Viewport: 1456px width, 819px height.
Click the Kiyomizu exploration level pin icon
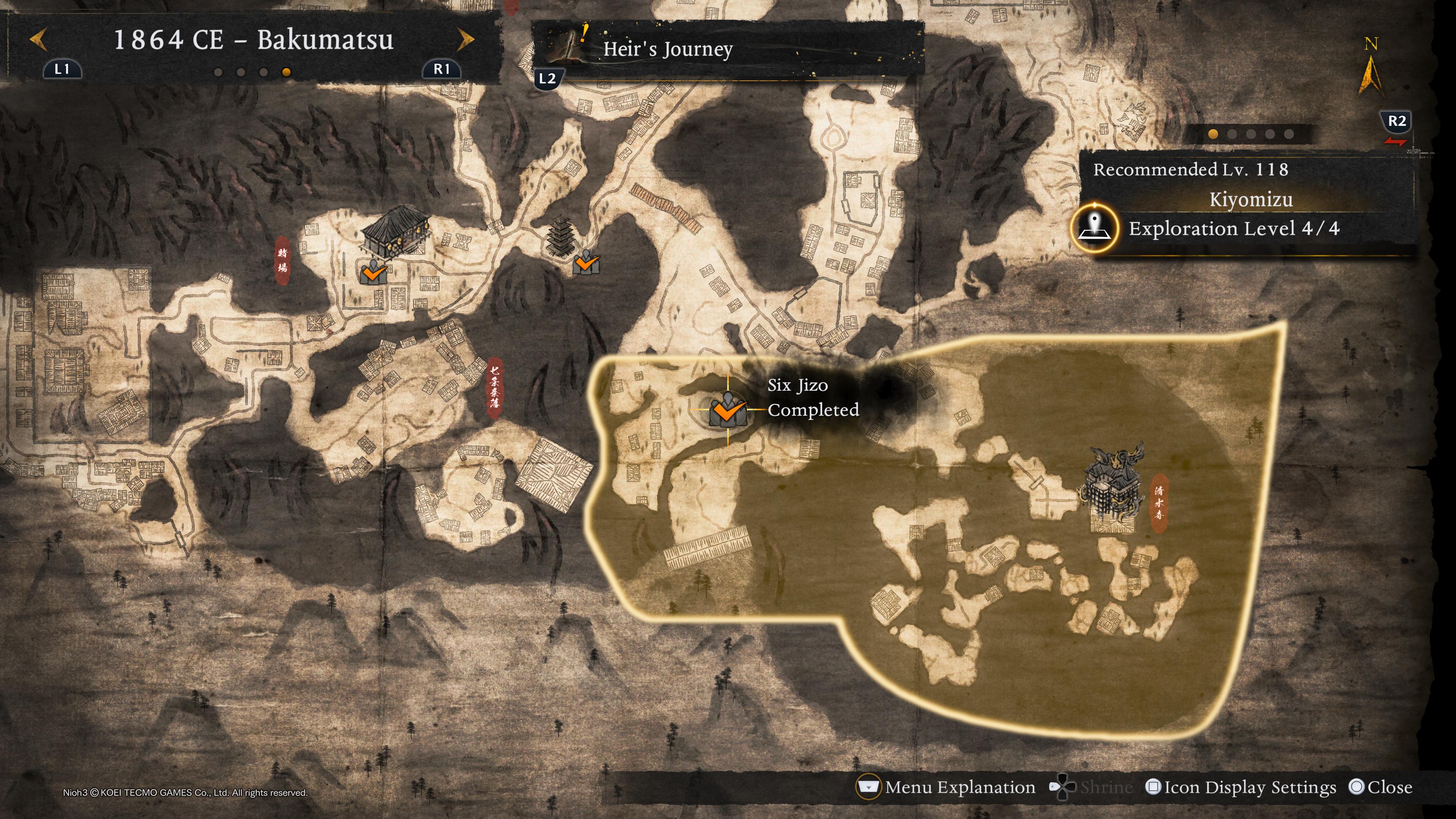1095,228
